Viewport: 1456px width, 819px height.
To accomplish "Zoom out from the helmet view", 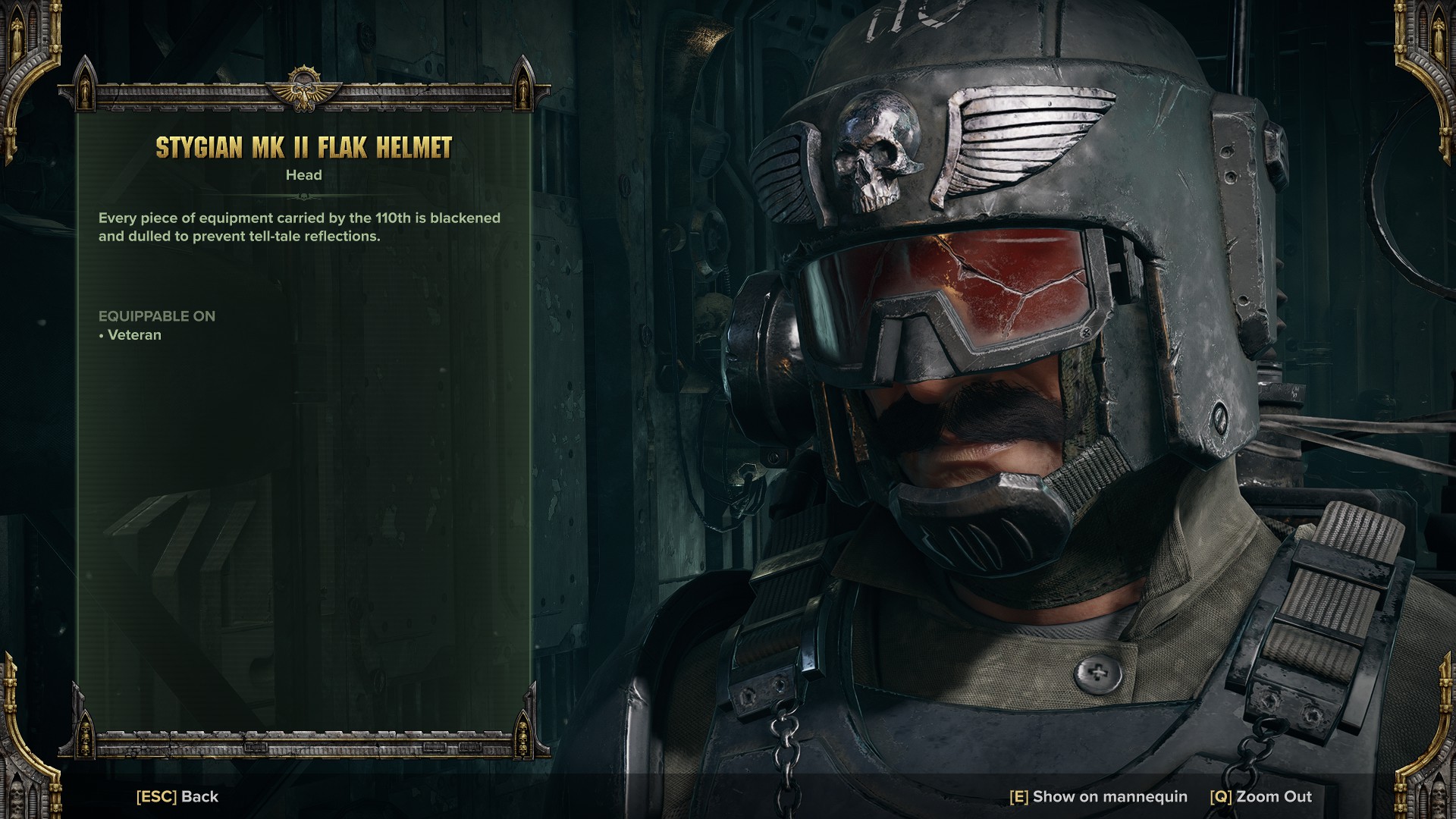I will click(1260, 796).
